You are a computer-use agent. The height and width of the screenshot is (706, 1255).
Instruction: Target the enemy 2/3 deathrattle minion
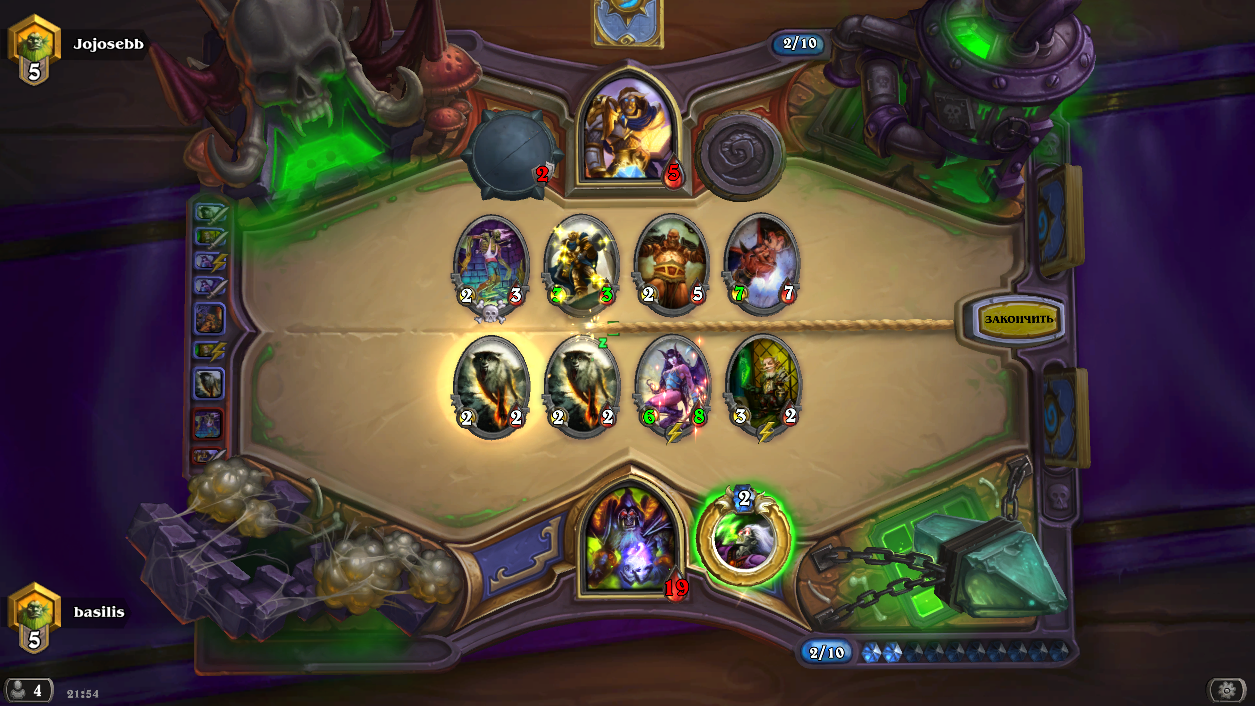pyautogui.click(x=491, y=263)
